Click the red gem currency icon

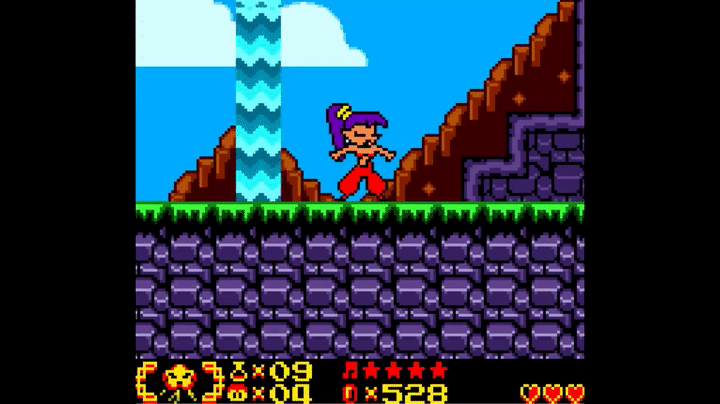[x=350, y=393]
